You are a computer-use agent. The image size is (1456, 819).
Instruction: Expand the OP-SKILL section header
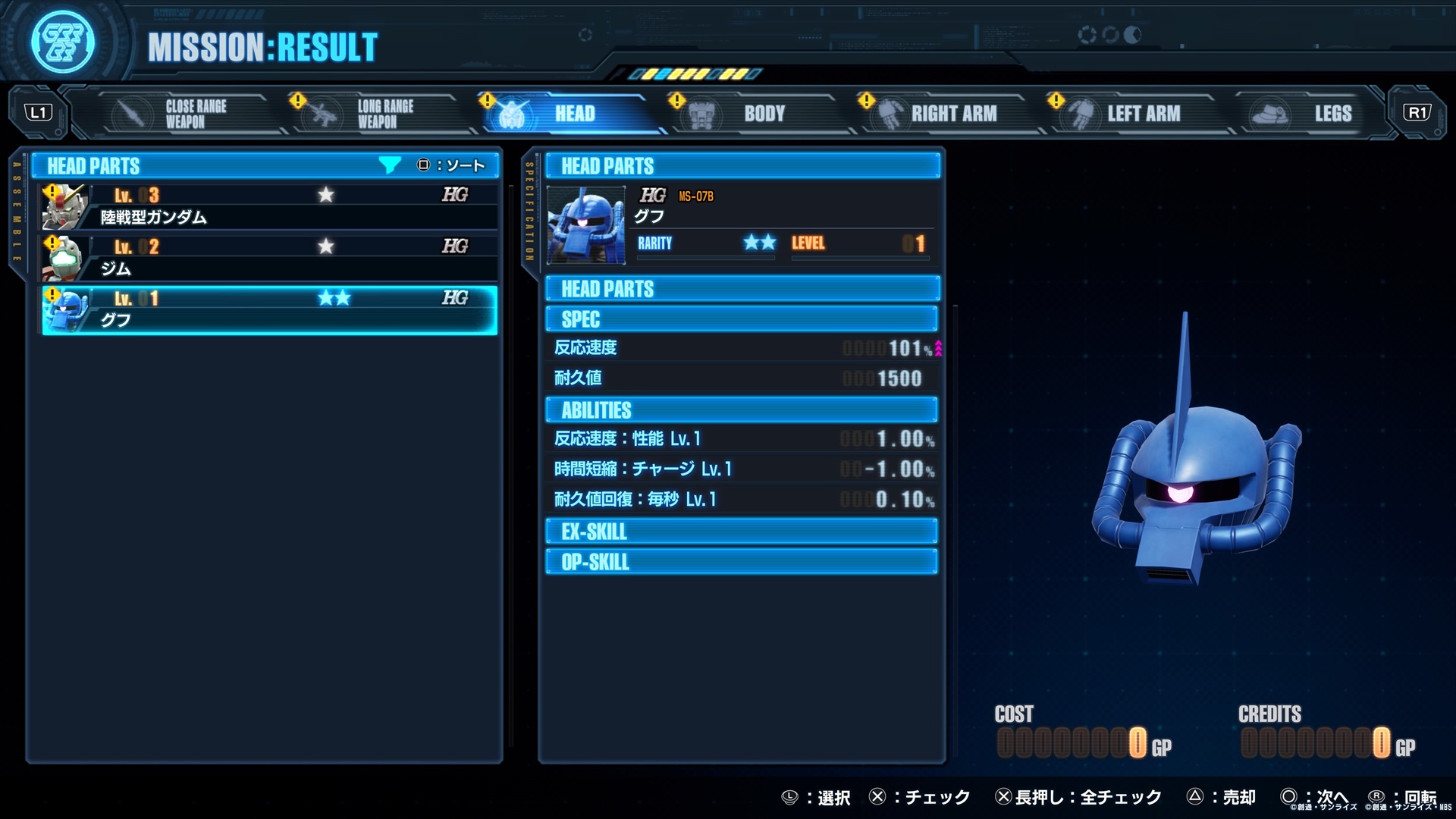[x=741, y=562]
